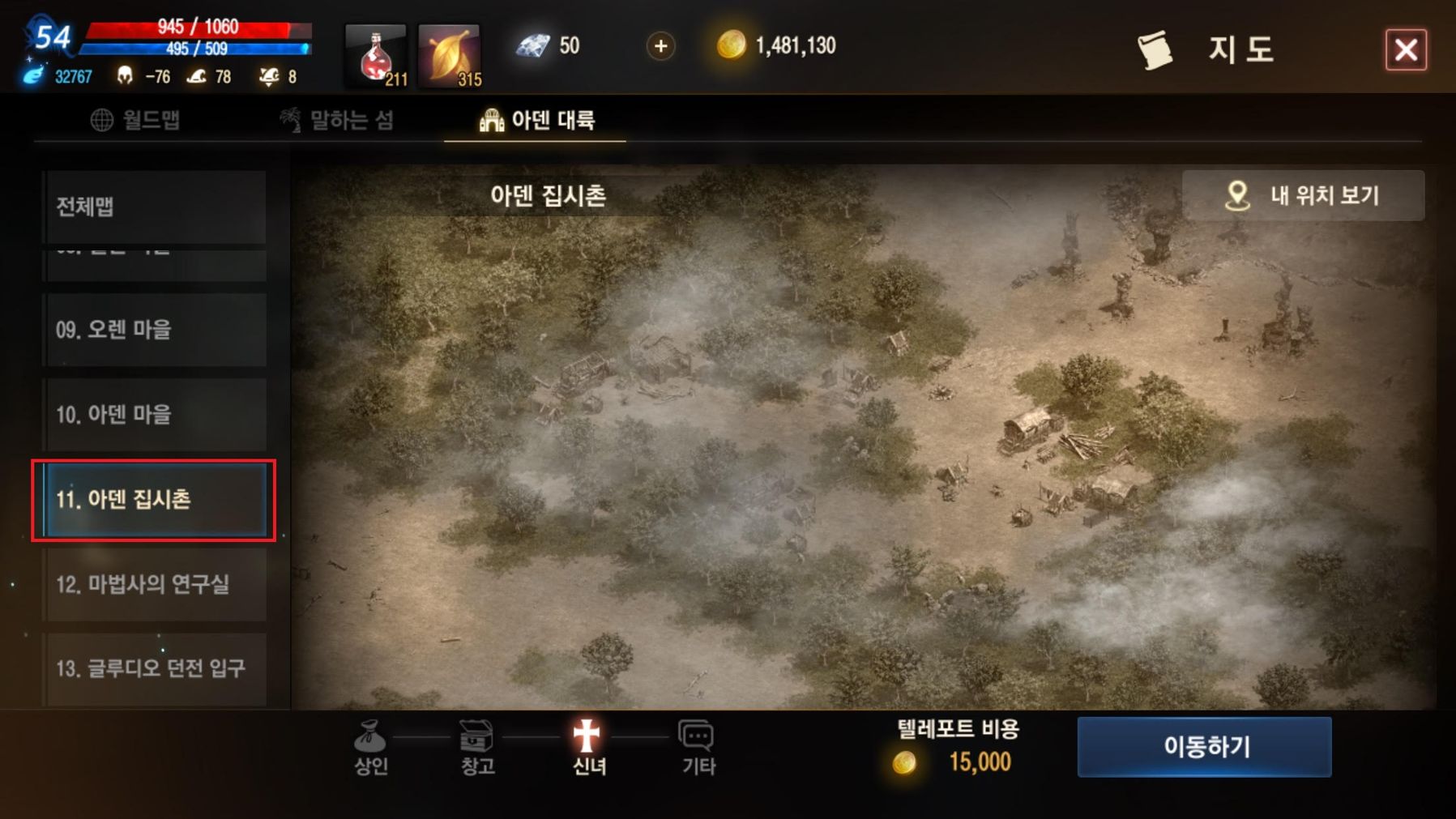Screen dimensions: 1456x819
Task: Select the 신녀 priestess filter
Action: (x=588, y=747)
